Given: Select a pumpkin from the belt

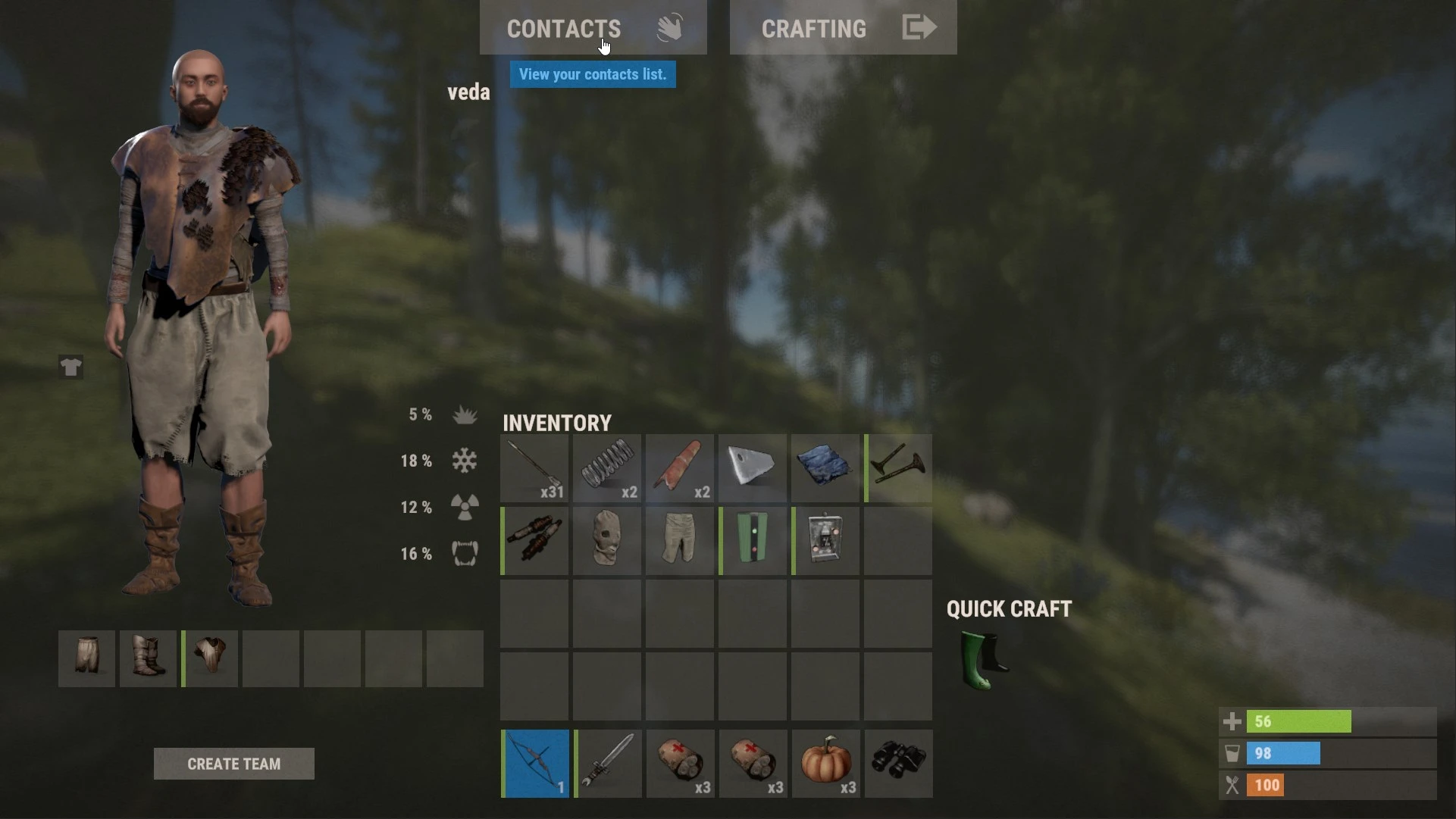Looking at the screenshot, I should (x=825, y=763).
